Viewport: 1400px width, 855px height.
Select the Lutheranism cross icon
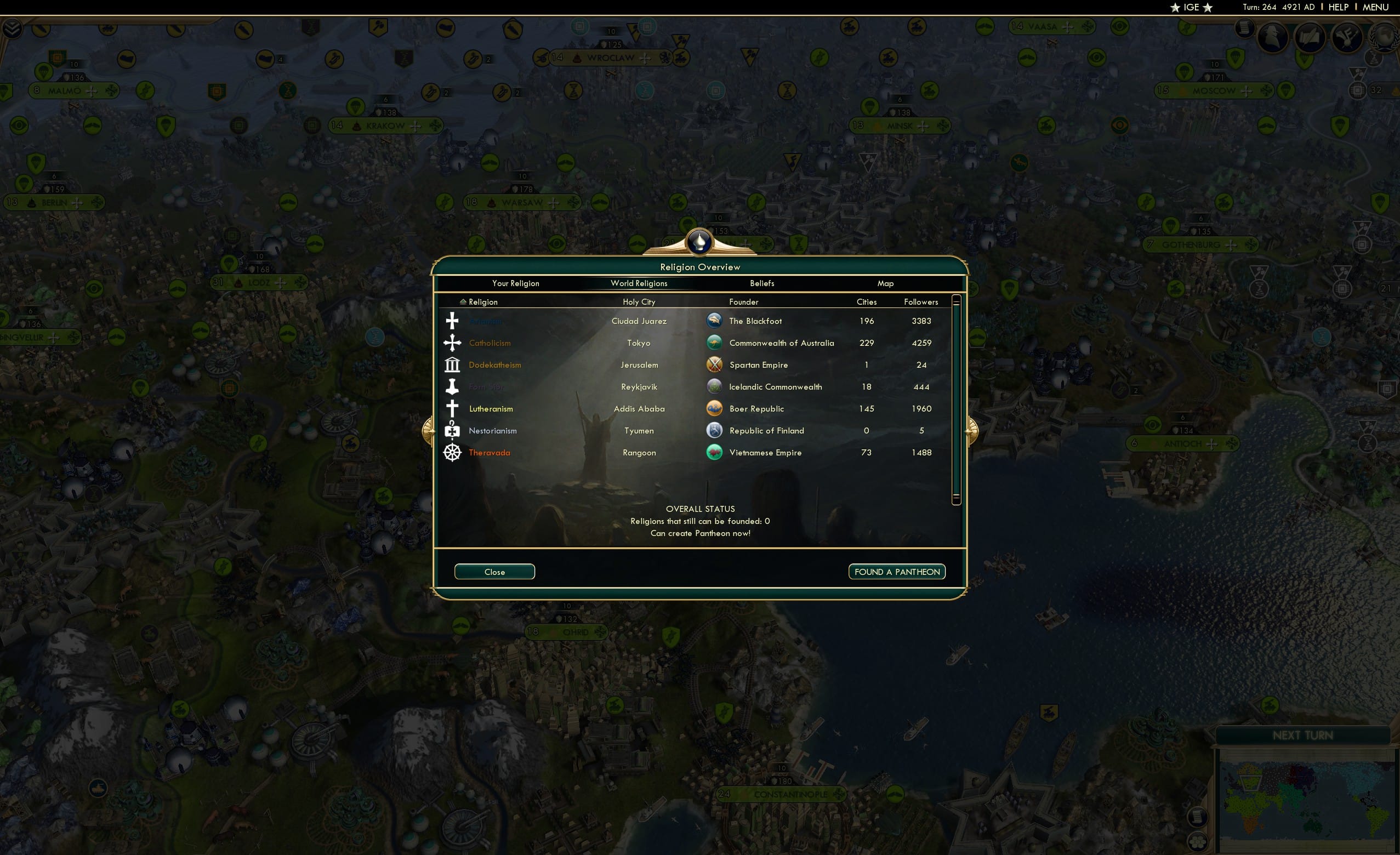(x=452, y=408)
